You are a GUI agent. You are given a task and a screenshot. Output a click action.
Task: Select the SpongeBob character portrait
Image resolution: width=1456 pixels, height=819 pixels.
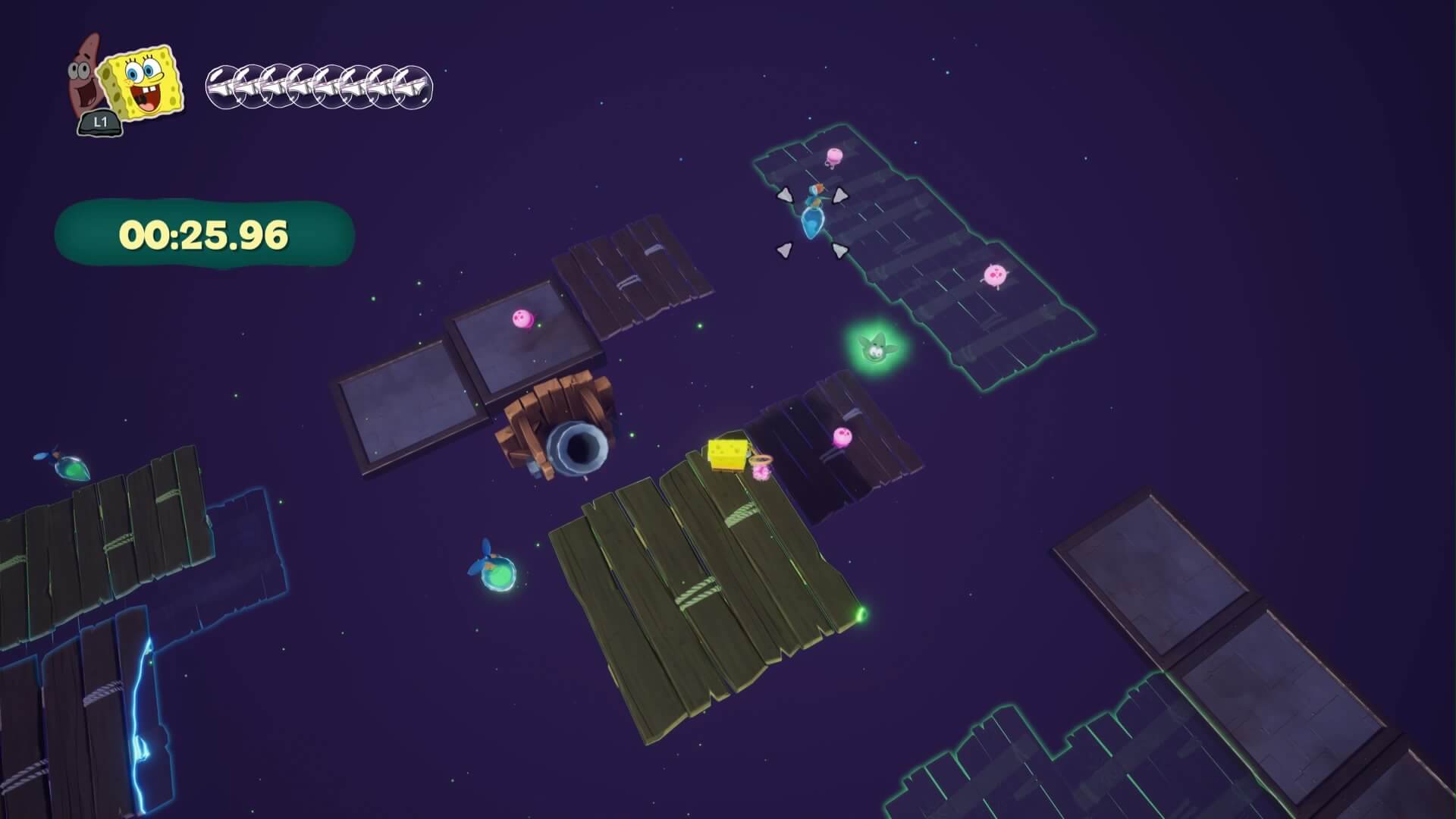144,83
